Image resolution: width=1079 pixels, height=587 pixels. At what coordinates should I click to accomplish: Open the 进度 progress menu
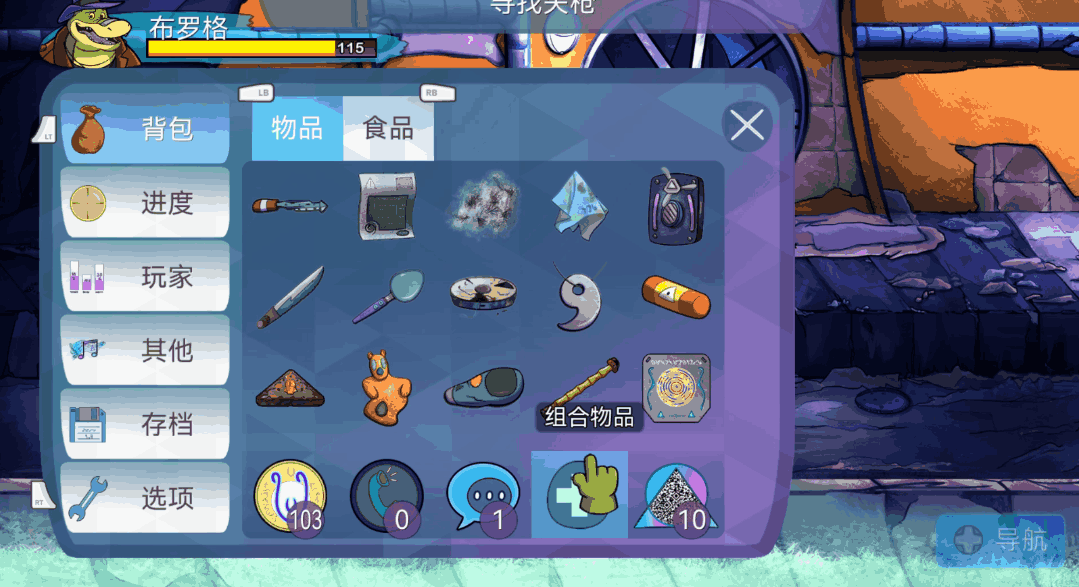tap(145, 203)
